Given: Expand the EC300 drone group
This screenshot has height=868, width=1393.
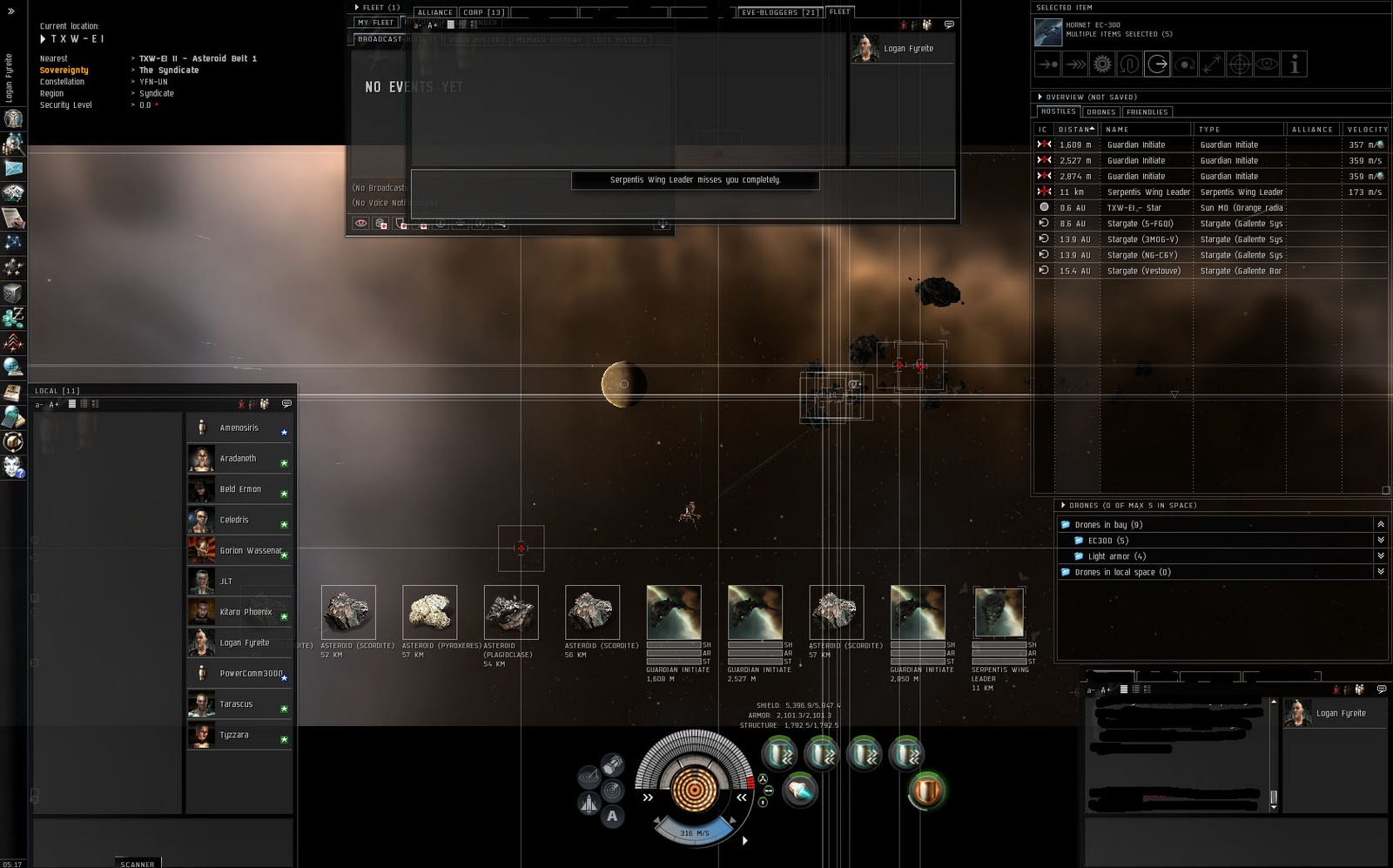Looking at the screenshot, I should [x=1382, y=540].
